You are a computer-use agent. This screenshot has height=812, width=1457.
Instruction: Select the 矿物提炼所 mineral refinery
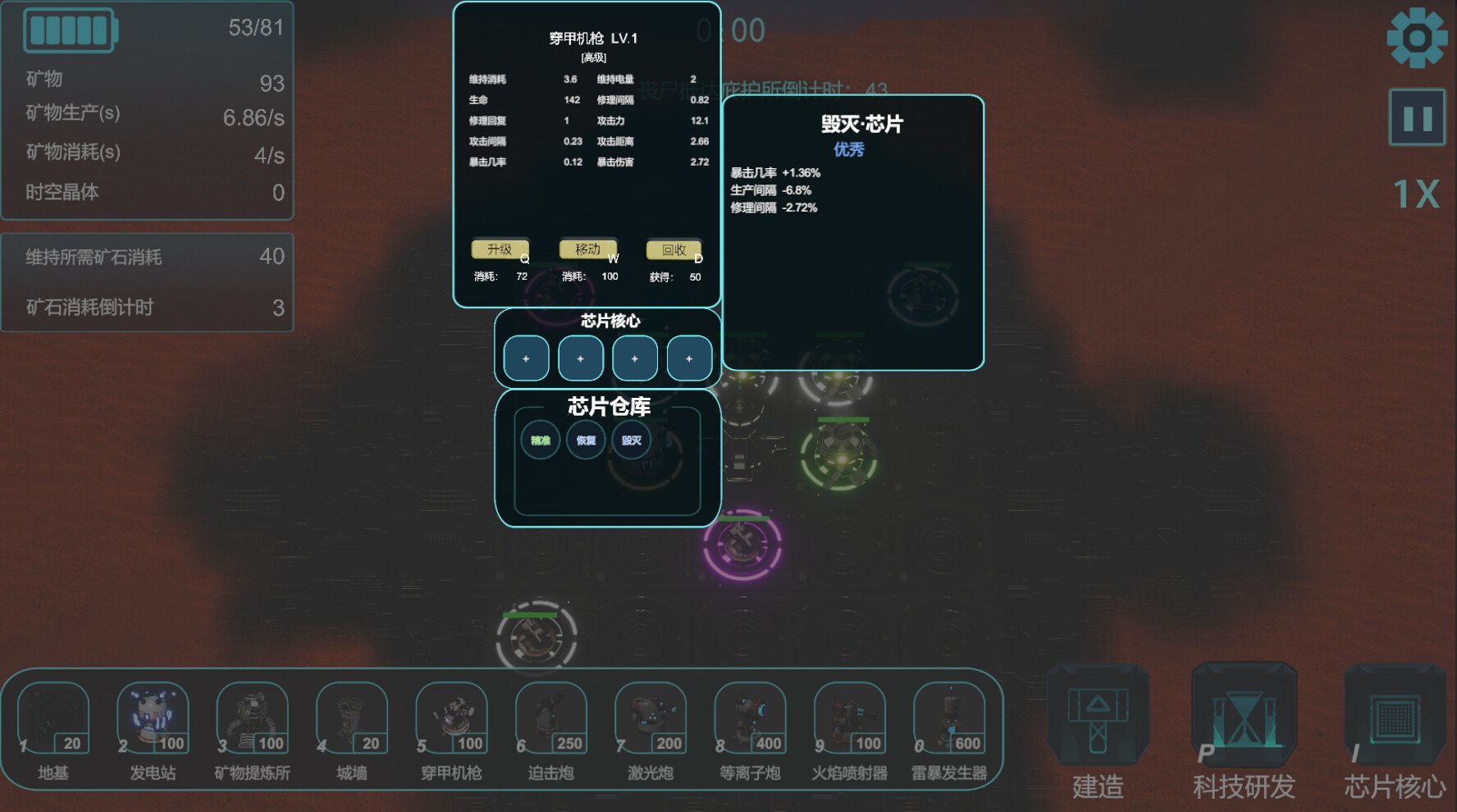click(252, 722)
